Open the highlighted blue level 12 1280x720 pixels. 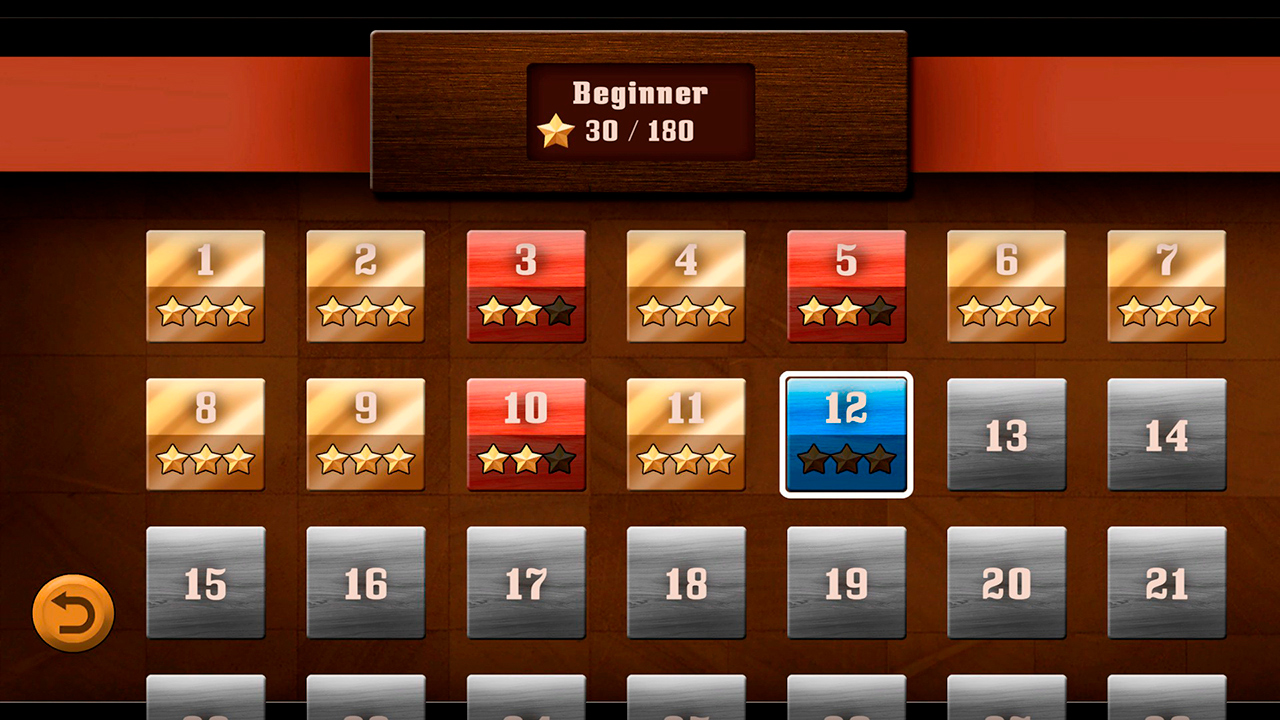click(846, 434)
